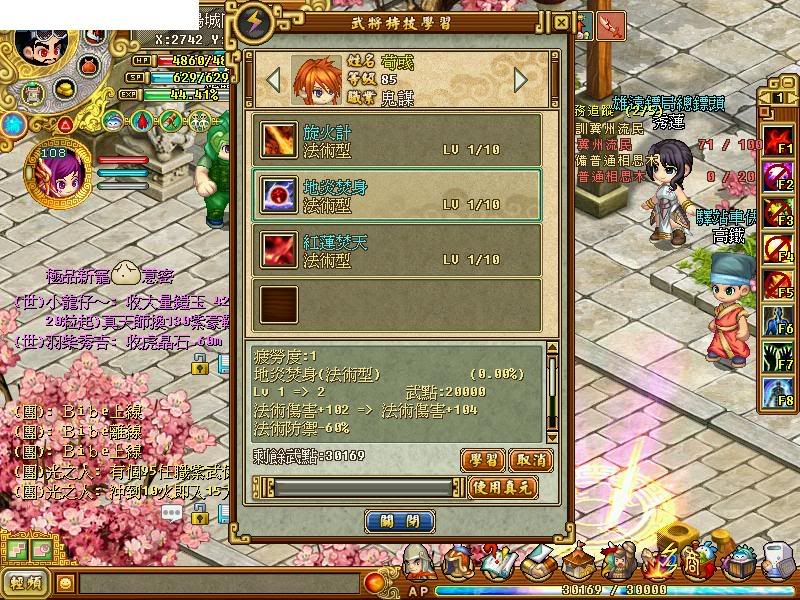800x600 pixels.
Task: Show the previous general with left arrow
Action: pos(273,79)
